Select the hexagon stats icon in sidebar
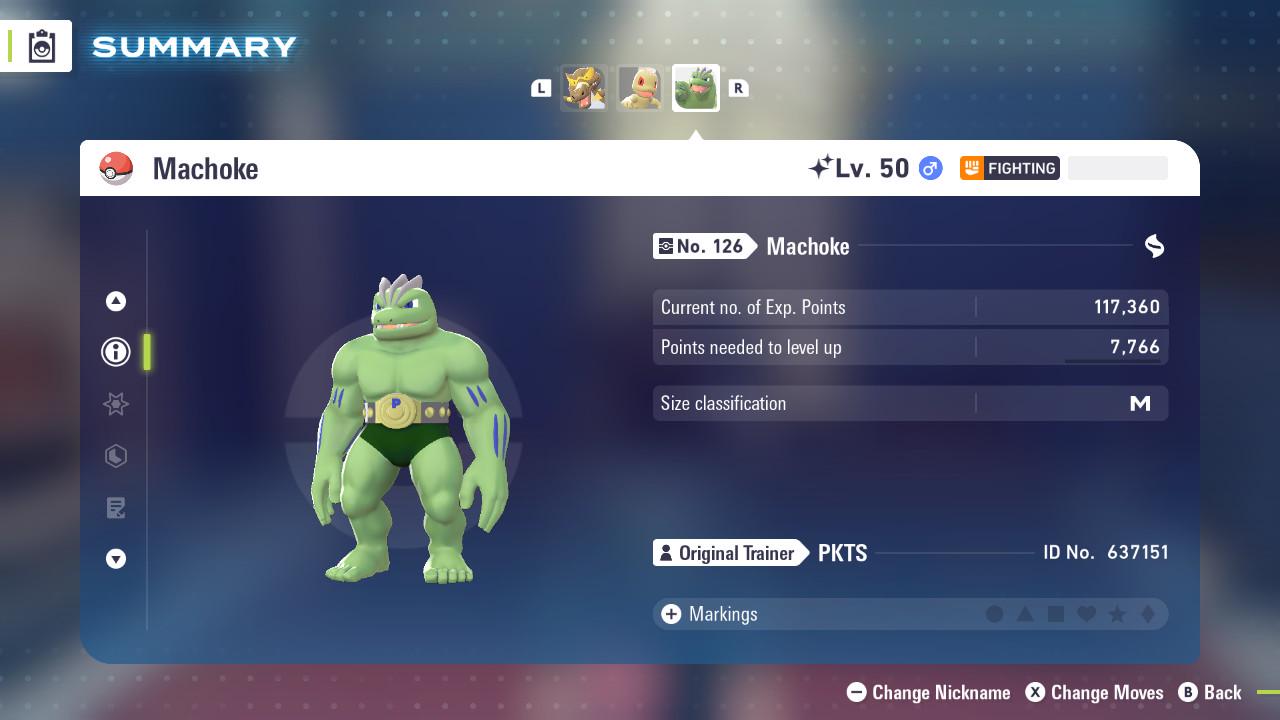 coord(115,456)
